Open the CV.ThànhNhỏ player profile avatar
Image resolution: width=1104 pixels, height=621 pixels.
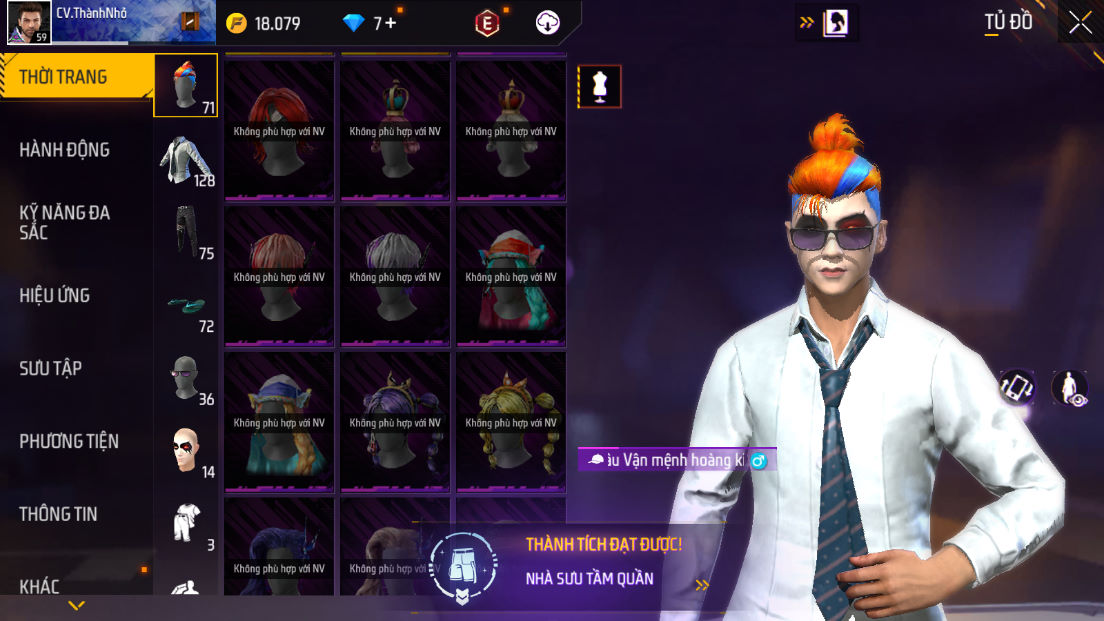coord(29,22)
